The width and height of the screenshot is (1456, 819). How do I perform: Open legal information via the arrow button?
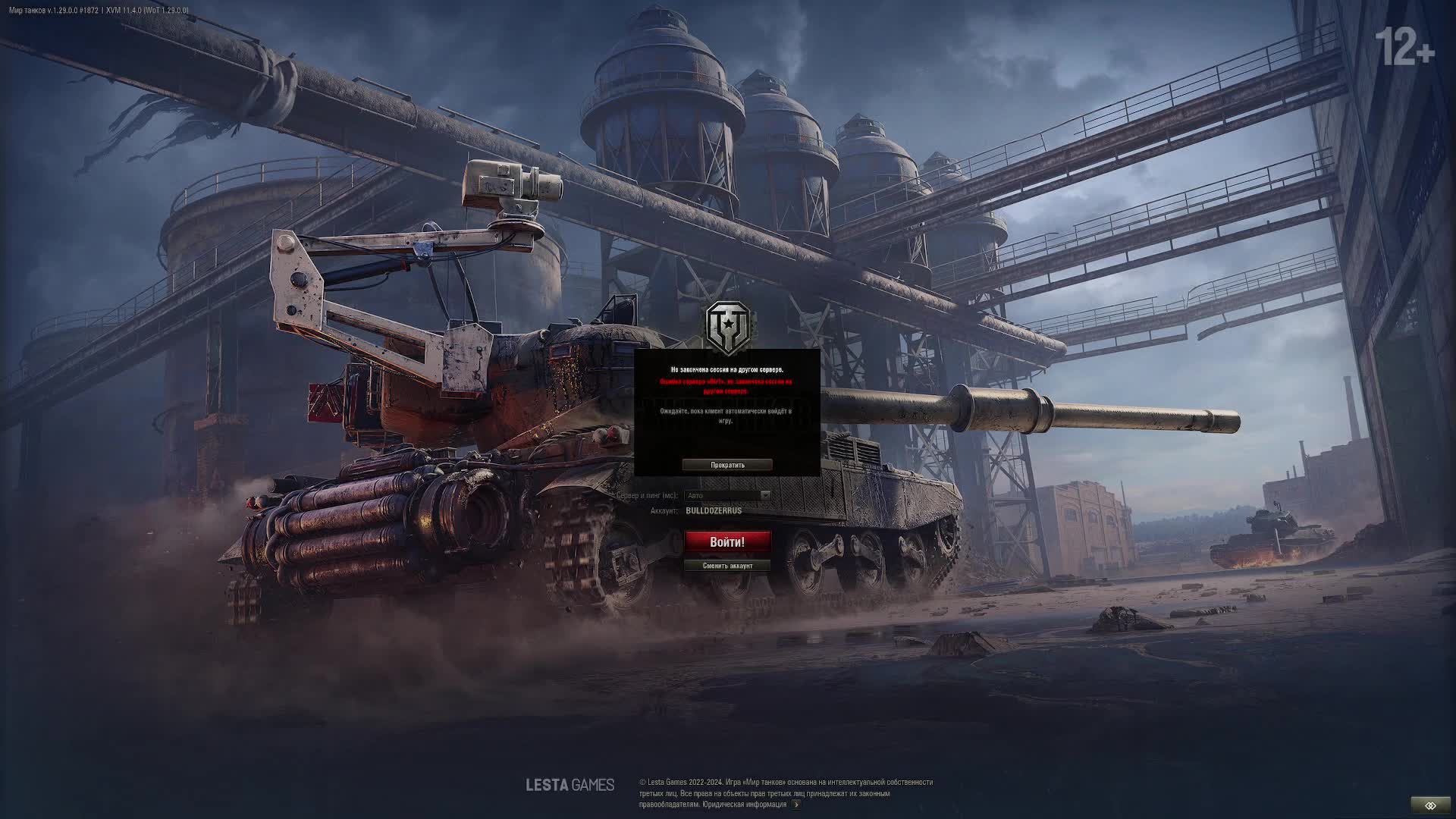(x=795, y=805)
